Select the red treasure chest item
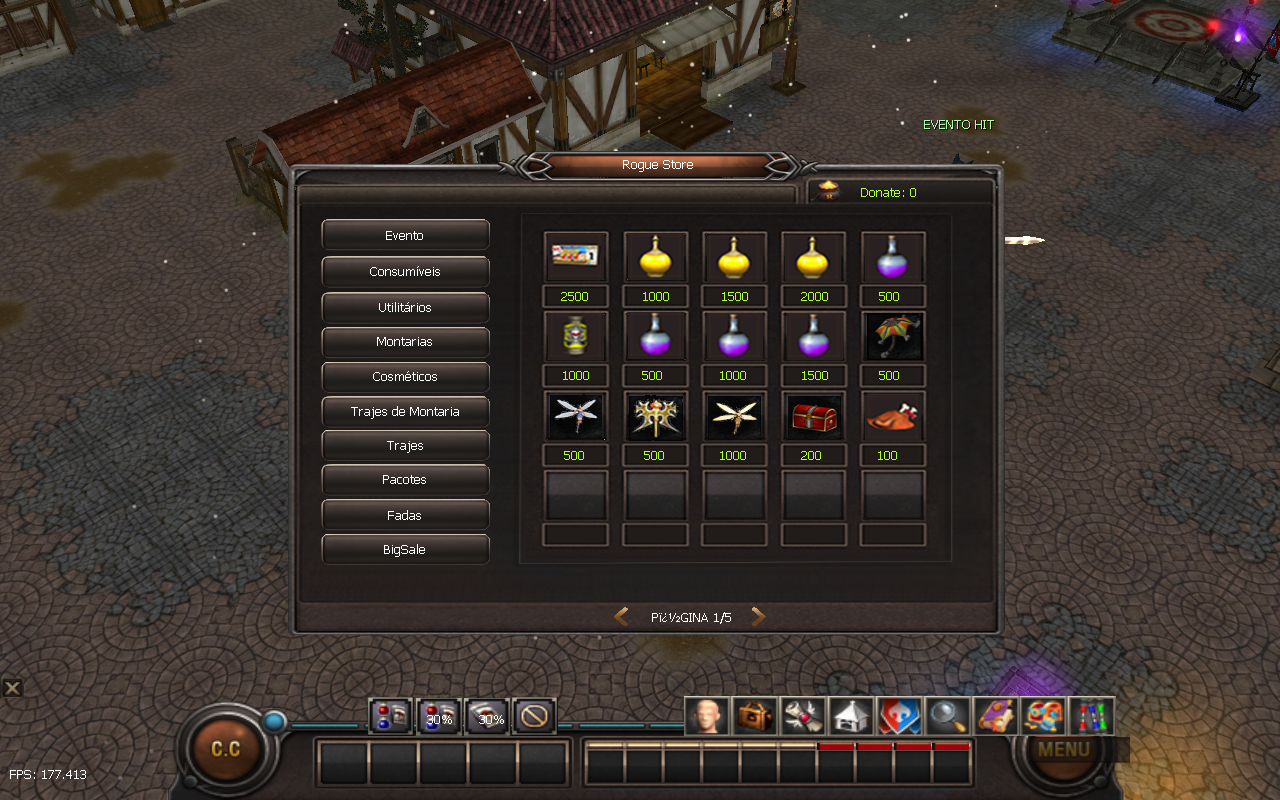 tap(813, 416)
